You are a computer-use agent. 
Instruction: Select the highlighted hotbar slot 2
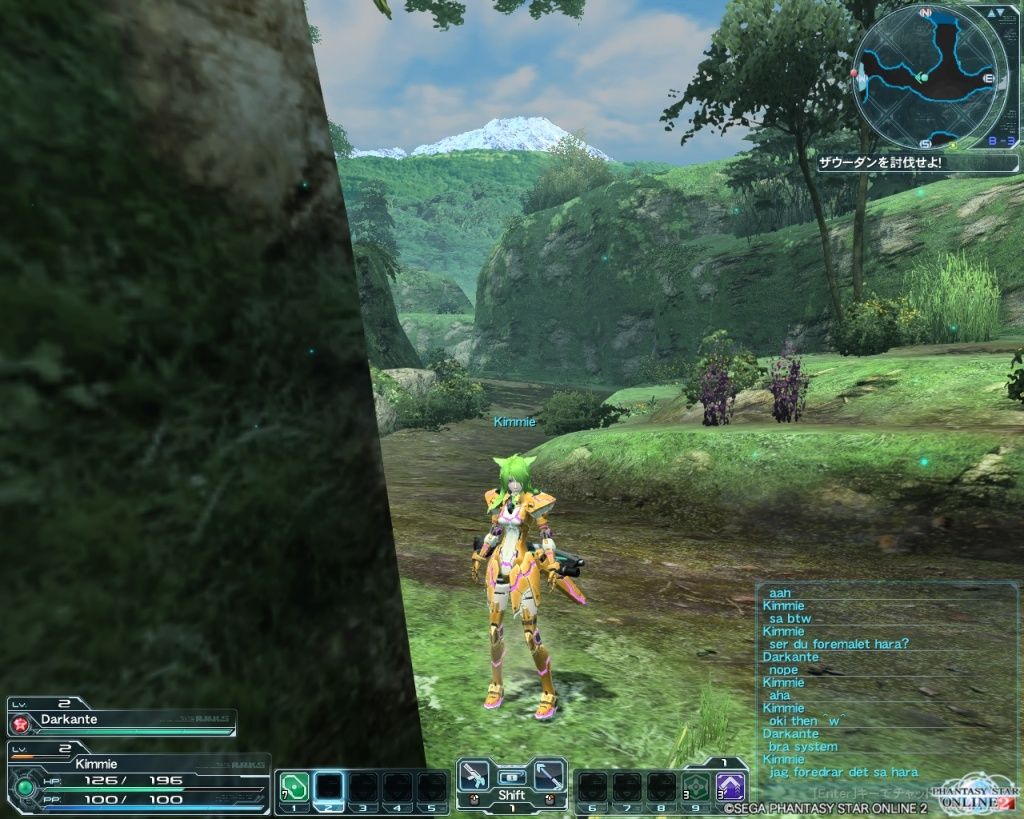[x=329, y=788]
